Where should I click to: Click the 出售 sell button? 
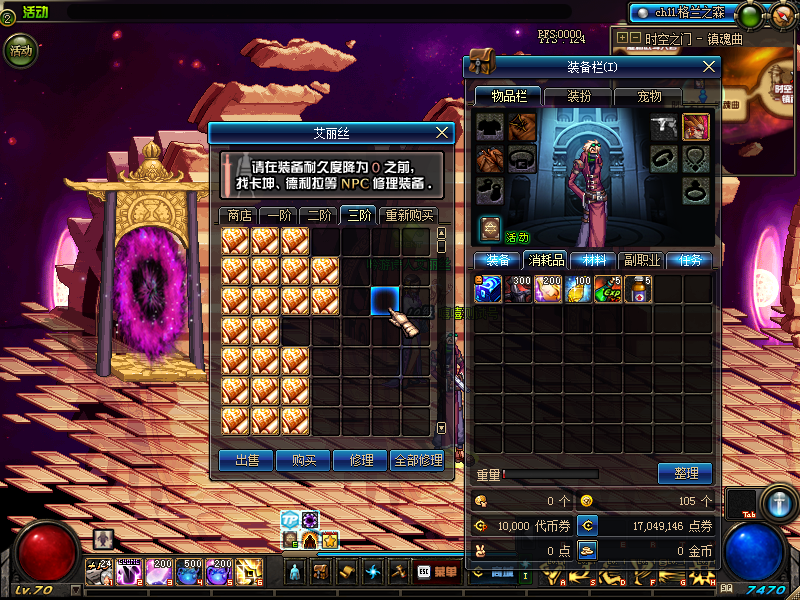246,460
